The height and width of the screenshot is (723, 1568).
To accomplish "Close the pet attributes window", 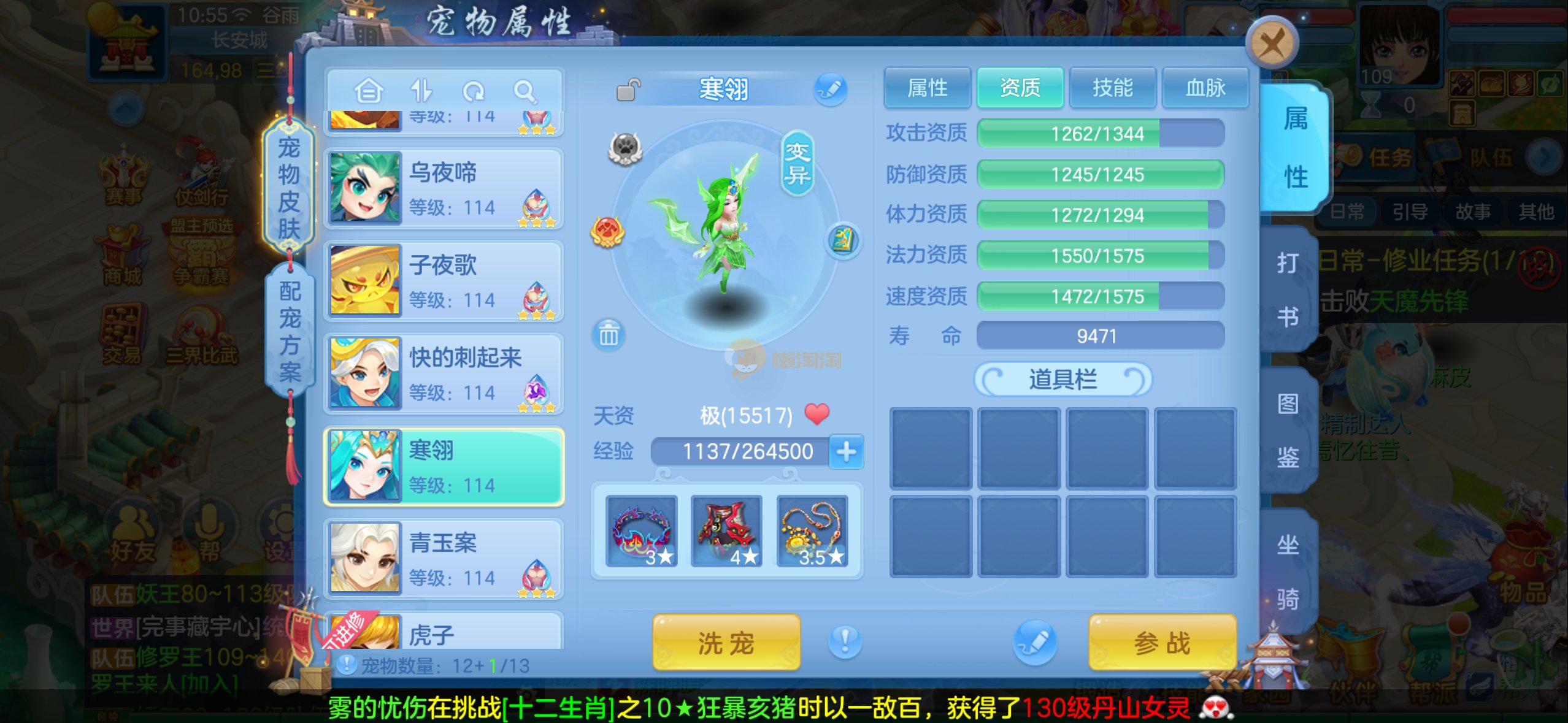I will [x=1272, y=44].
